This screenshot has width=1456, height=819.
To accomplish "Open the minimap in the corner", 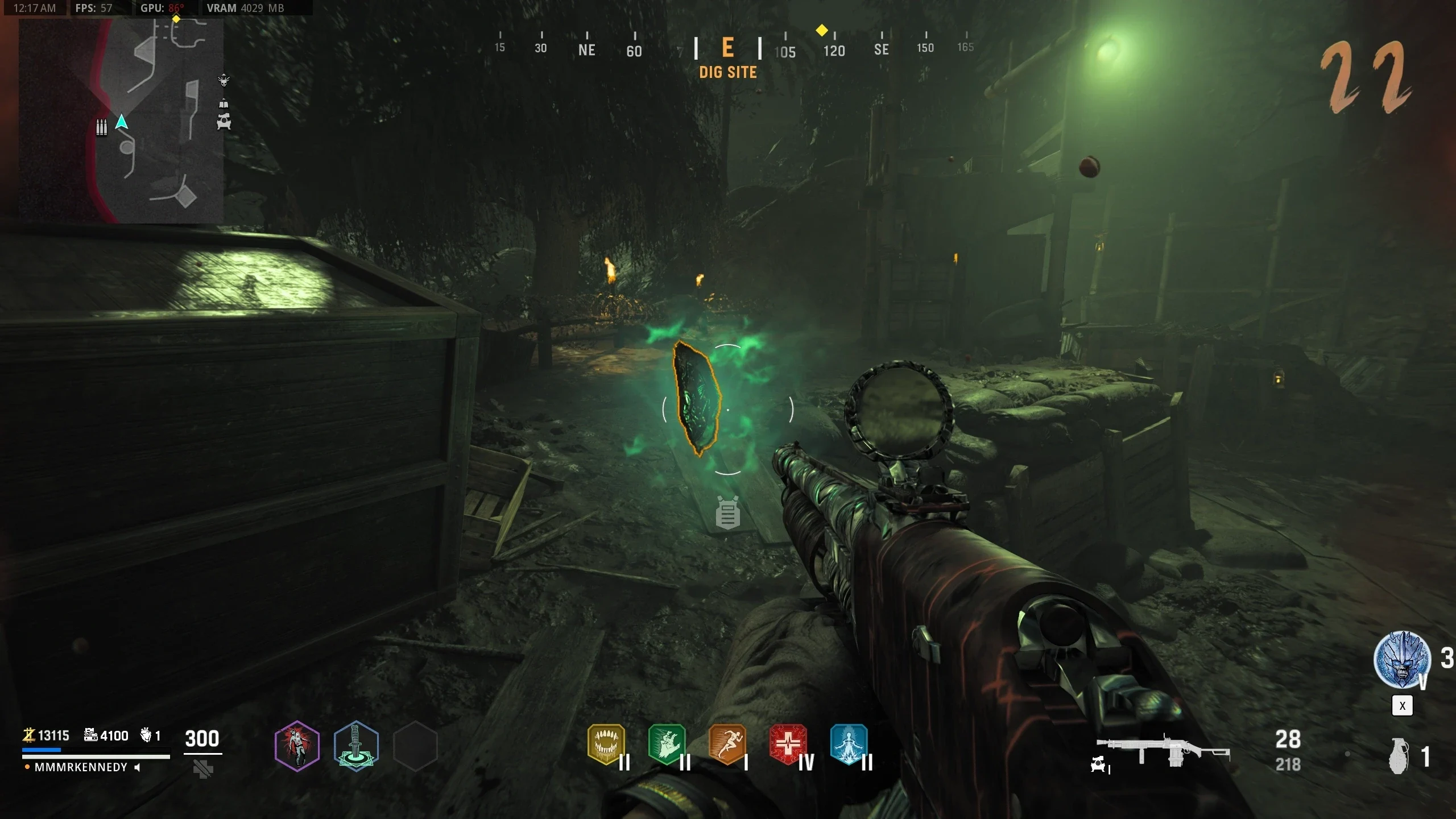I will tap(121, 119).
